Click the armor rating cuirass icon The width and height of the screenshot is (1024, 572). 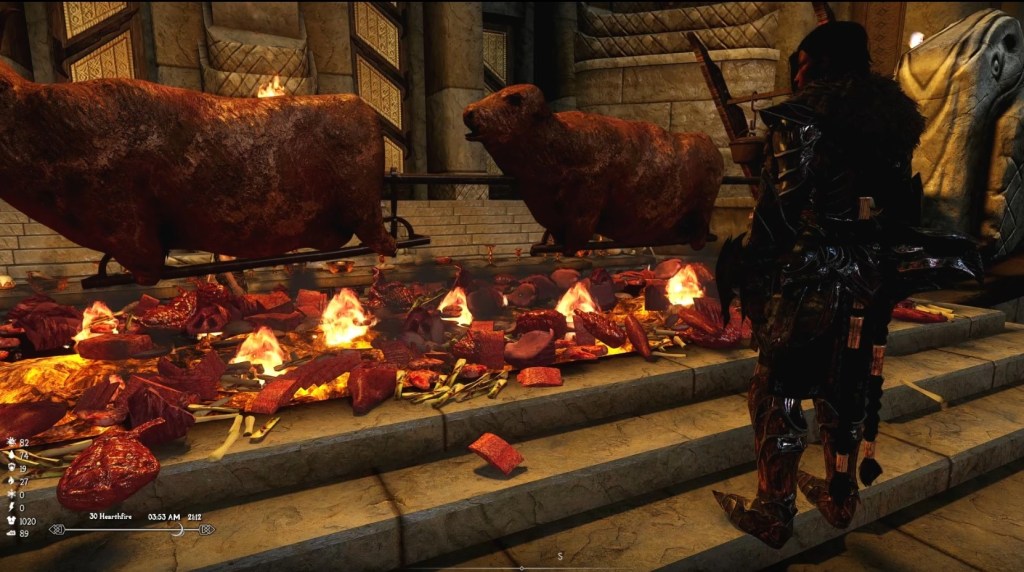(x=10, y=520)
